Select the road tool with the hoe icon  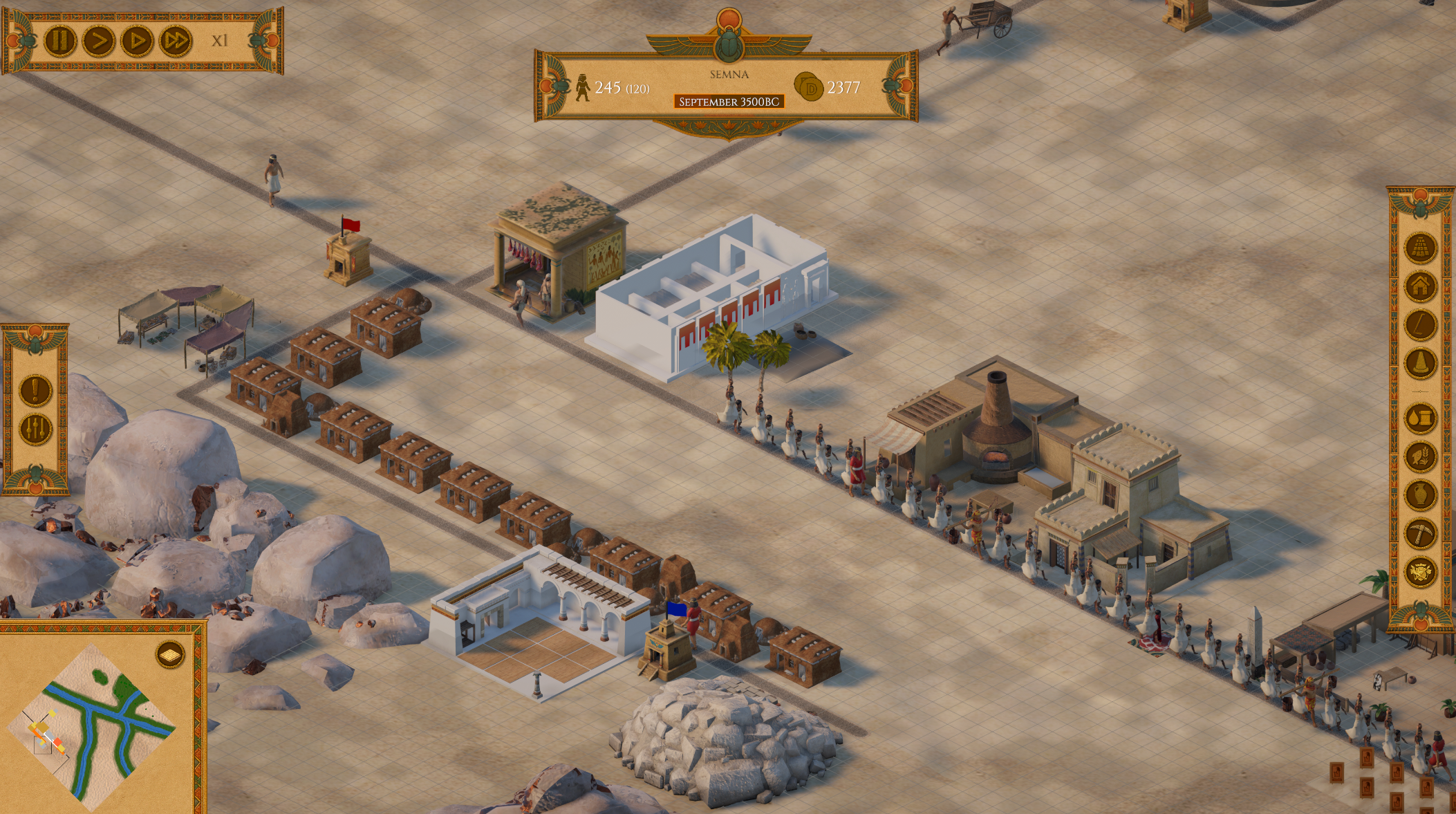tap(1421, 324)
